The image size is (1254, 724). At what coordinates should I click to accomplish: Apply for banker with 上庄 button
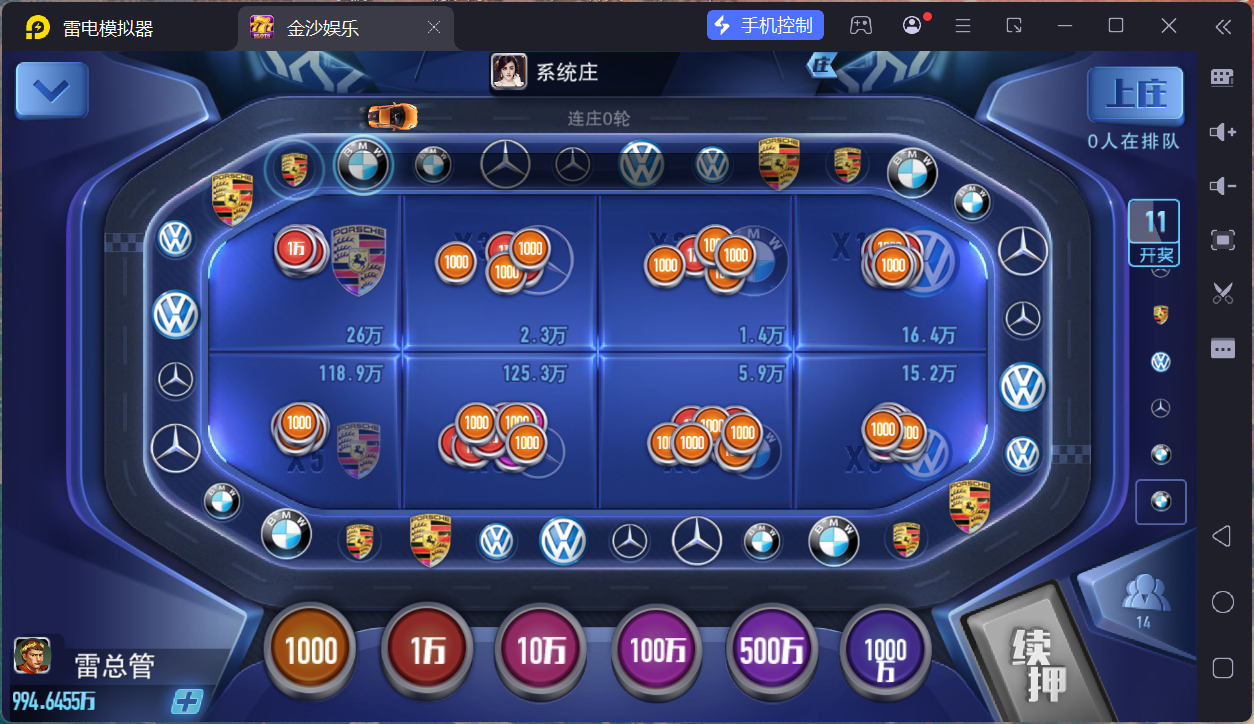[1135, 95]
